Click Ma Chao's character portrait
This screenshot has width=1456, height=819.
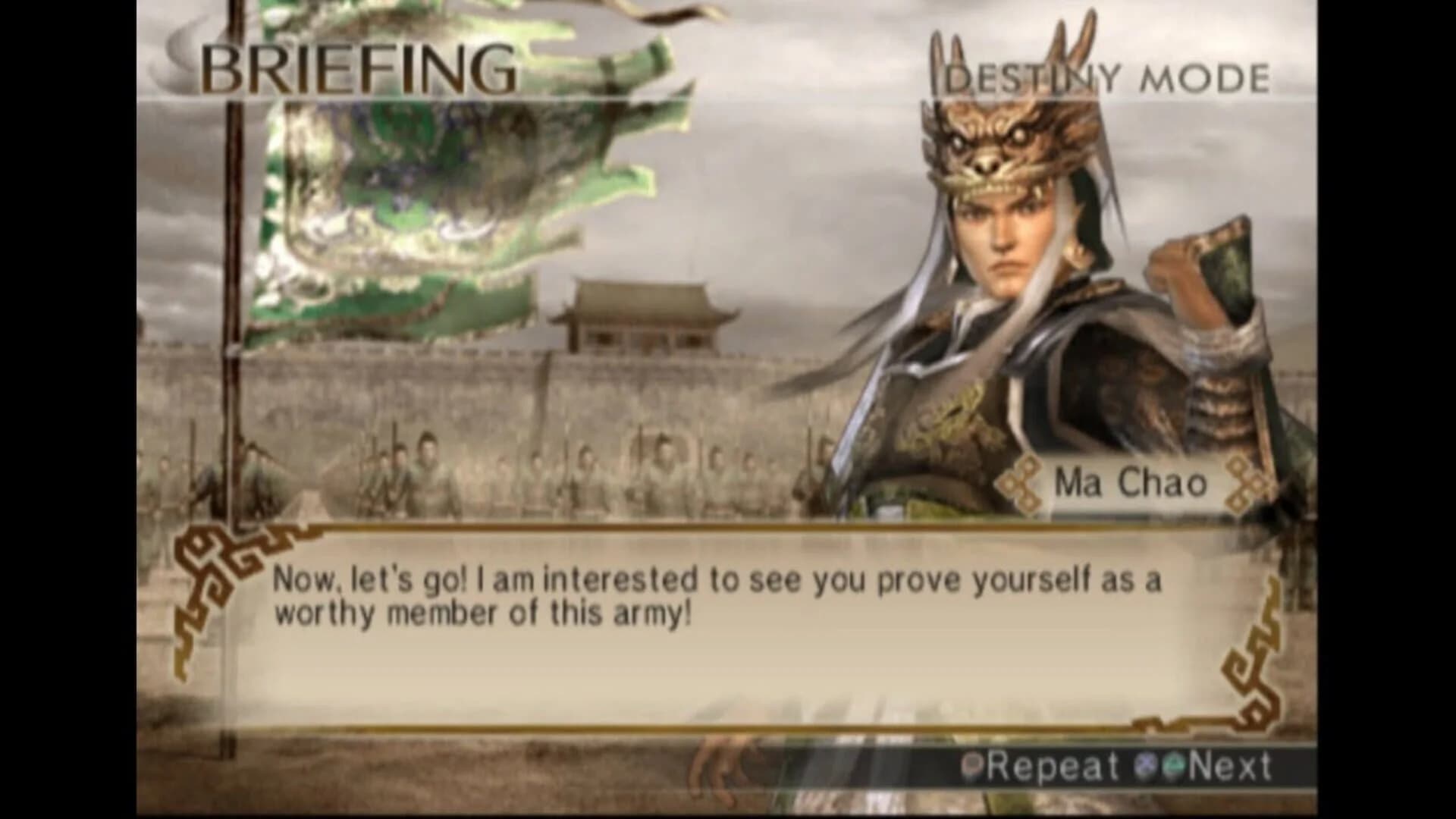(1024, 303)
